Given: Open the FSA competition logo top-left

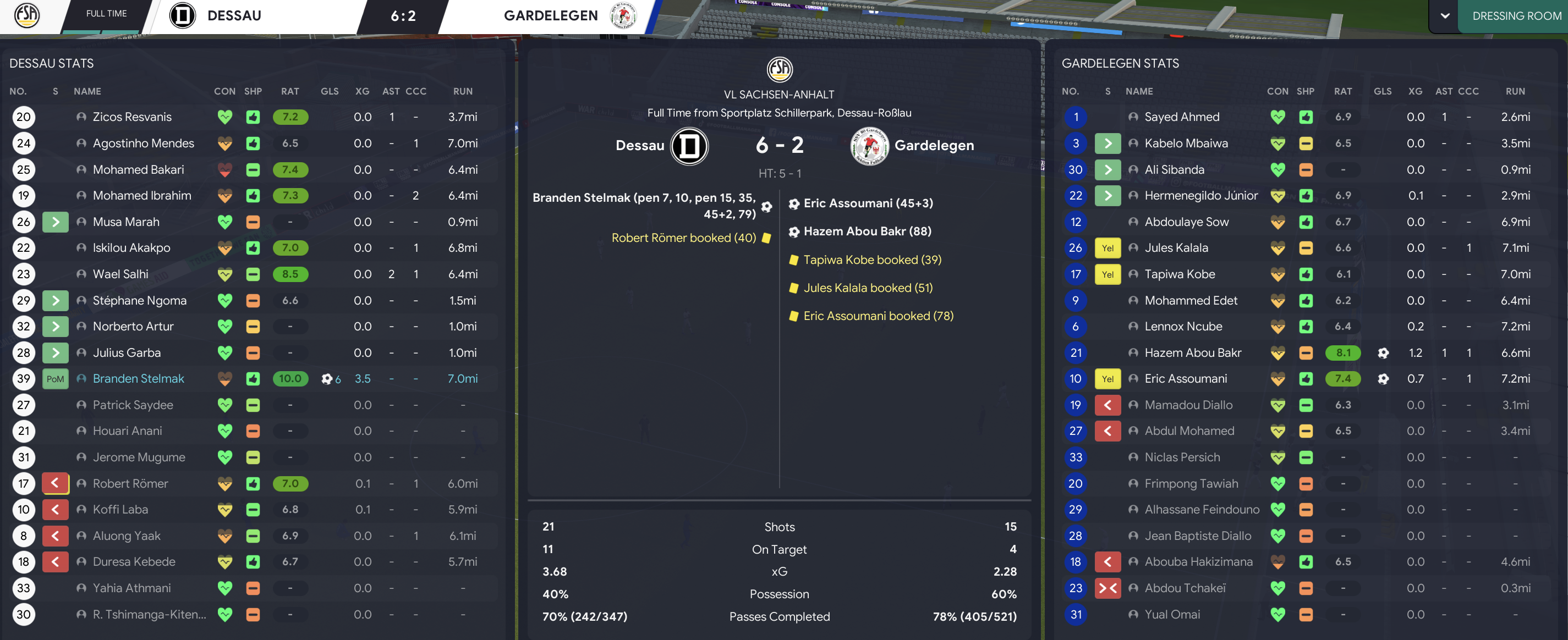Looking at the screenshot, I should [x=27, y=15].
